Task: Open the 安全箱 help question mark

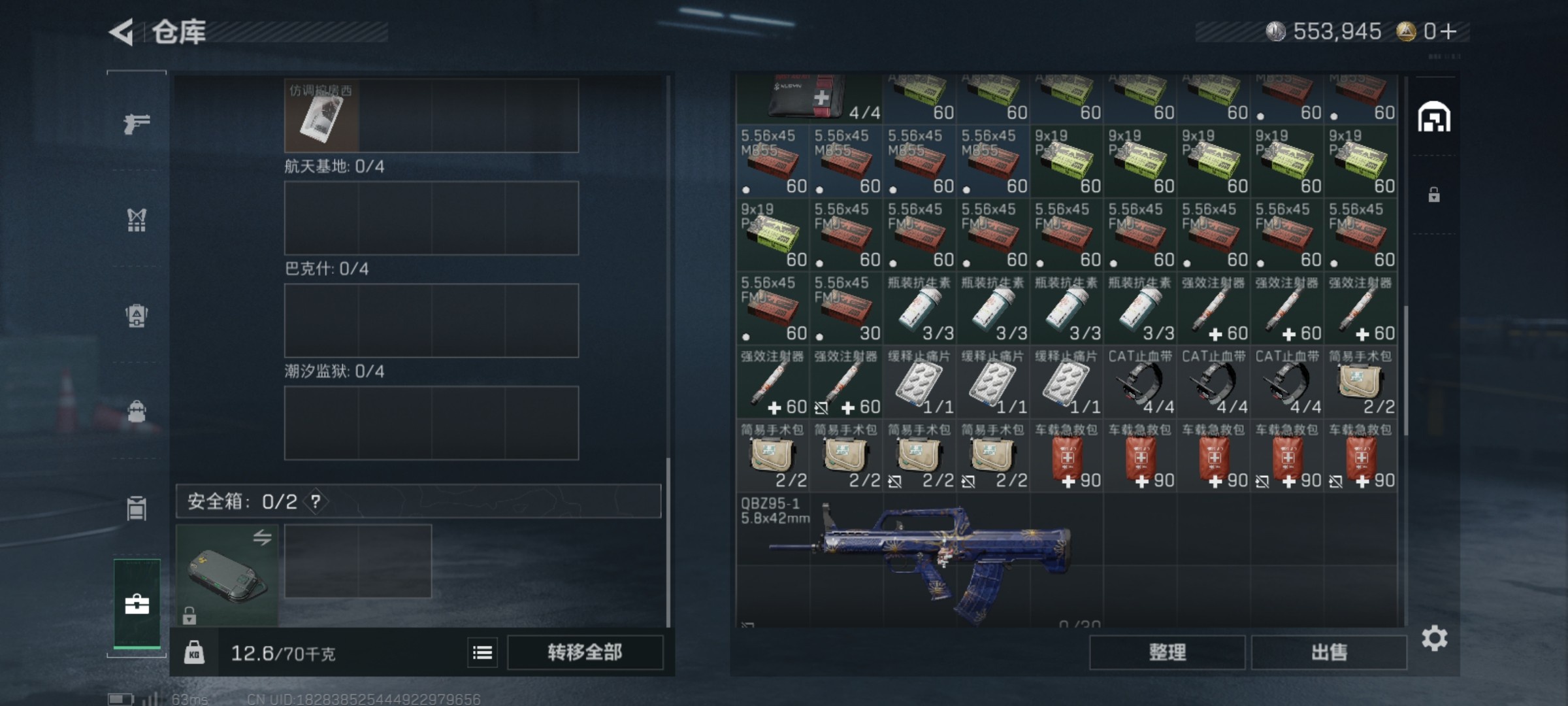Action: pos(316,501)
